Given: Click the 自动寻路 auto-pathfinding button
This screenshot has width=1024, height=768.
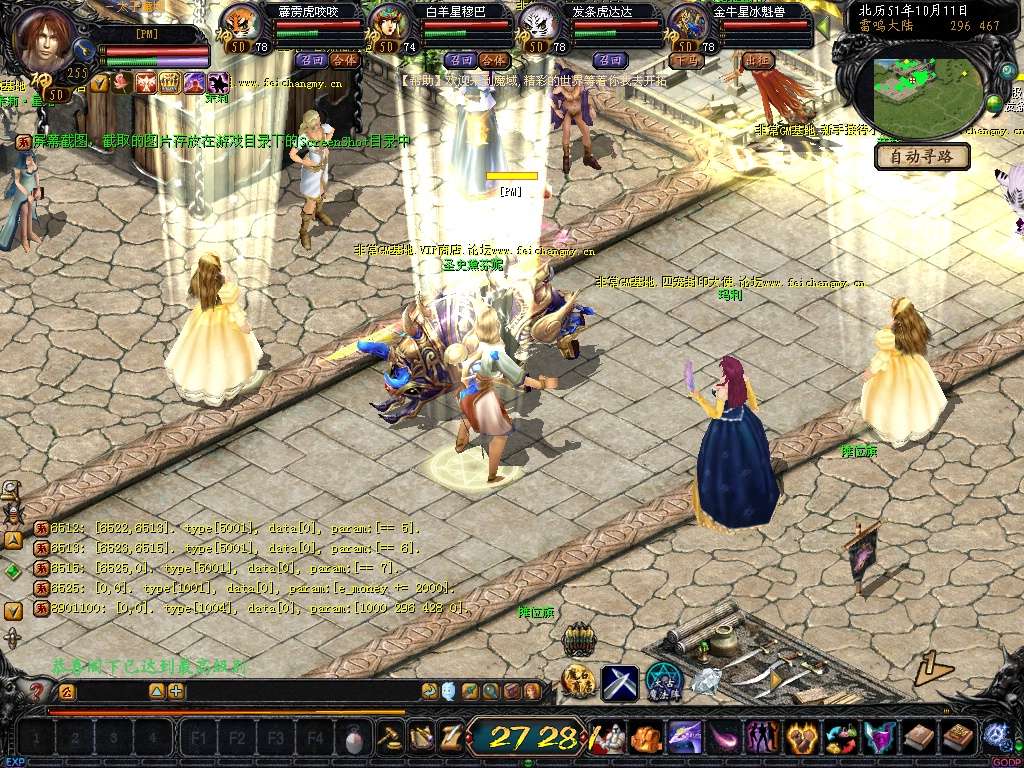Looking at the screenshot, I should pos(922,156).
